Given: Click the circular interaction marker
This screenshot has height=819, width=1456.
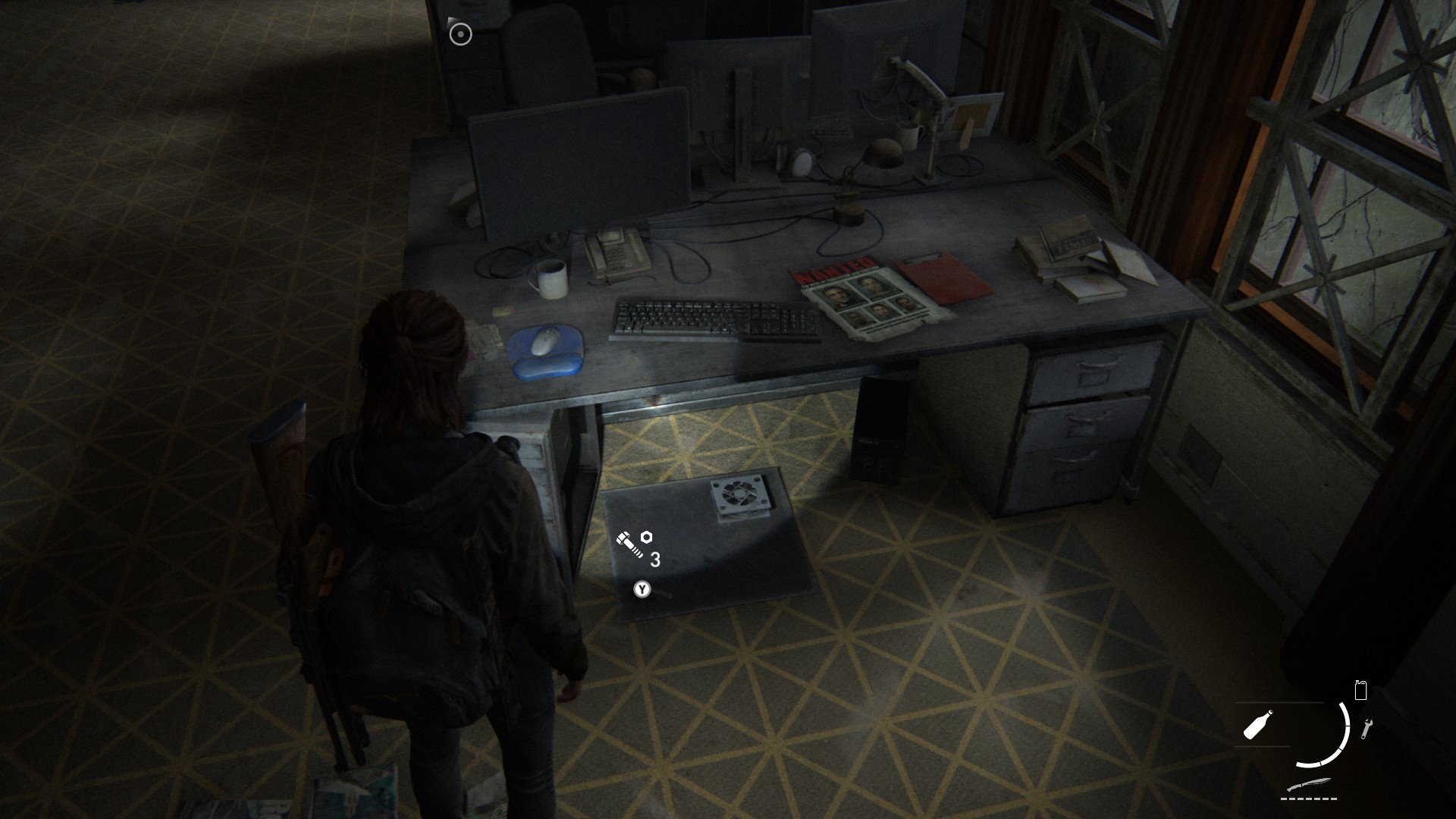Looking at the screenshot, I should pyautogui.click(x=460, y=34).
